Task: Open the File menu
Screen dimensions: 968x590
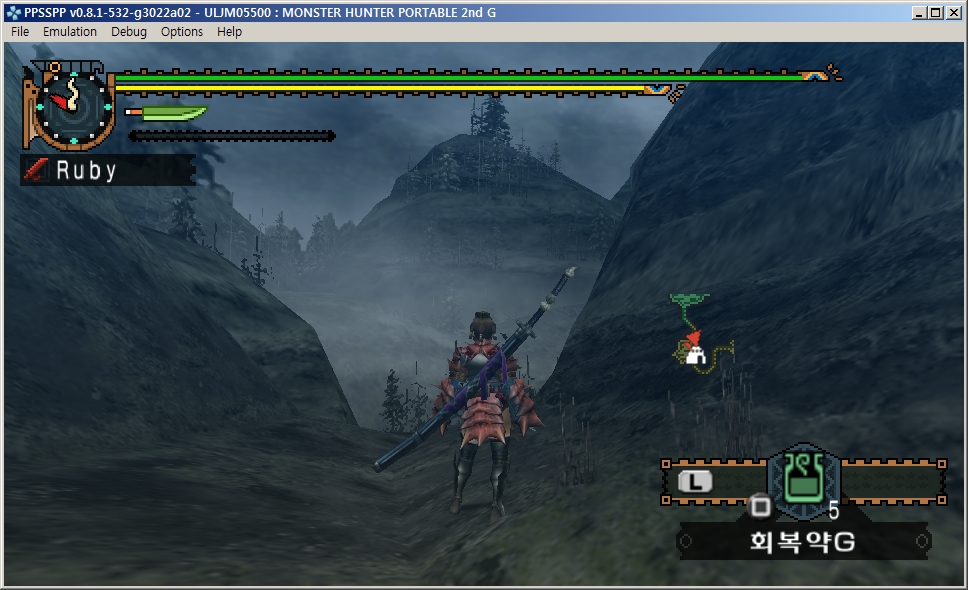Action: pos(20,32)
